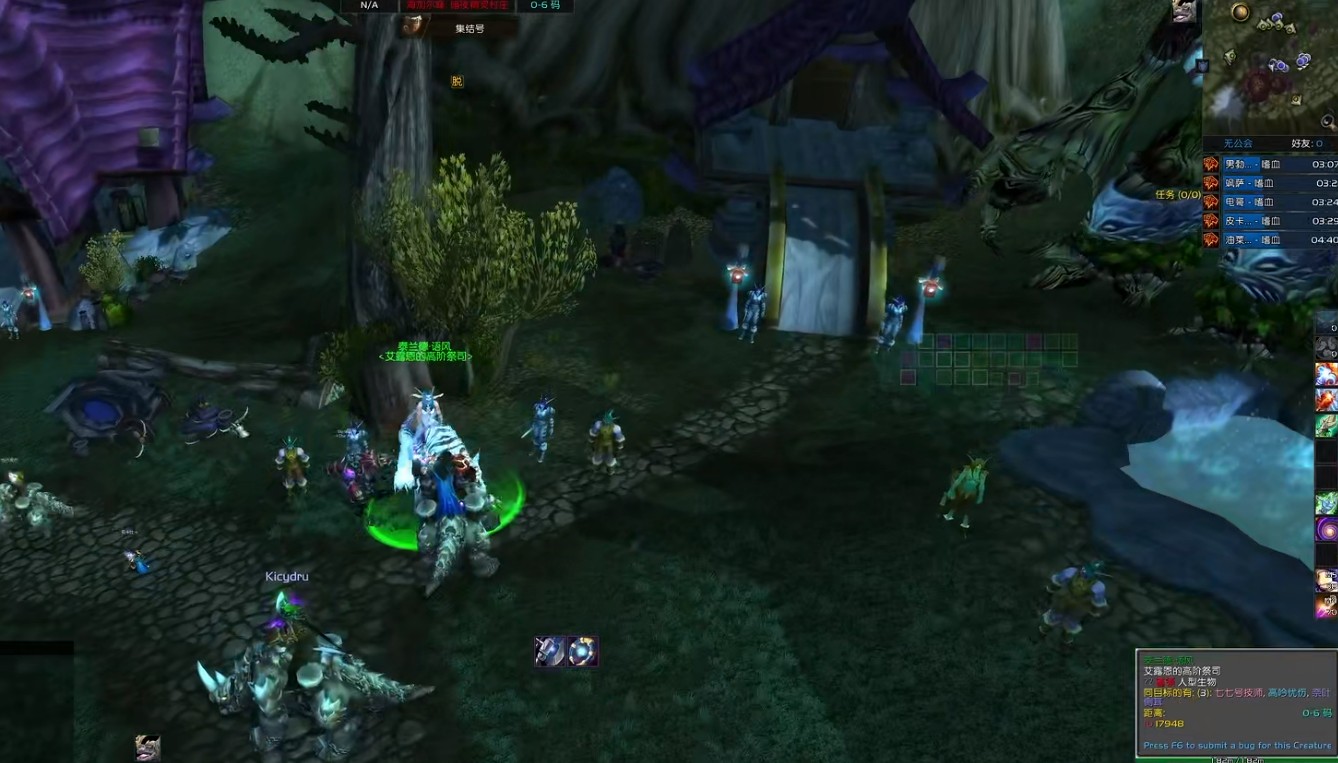Viewport: 1338px width, 763px height.
Task: Click the small 脱 button
Action: tap(457, 82)
